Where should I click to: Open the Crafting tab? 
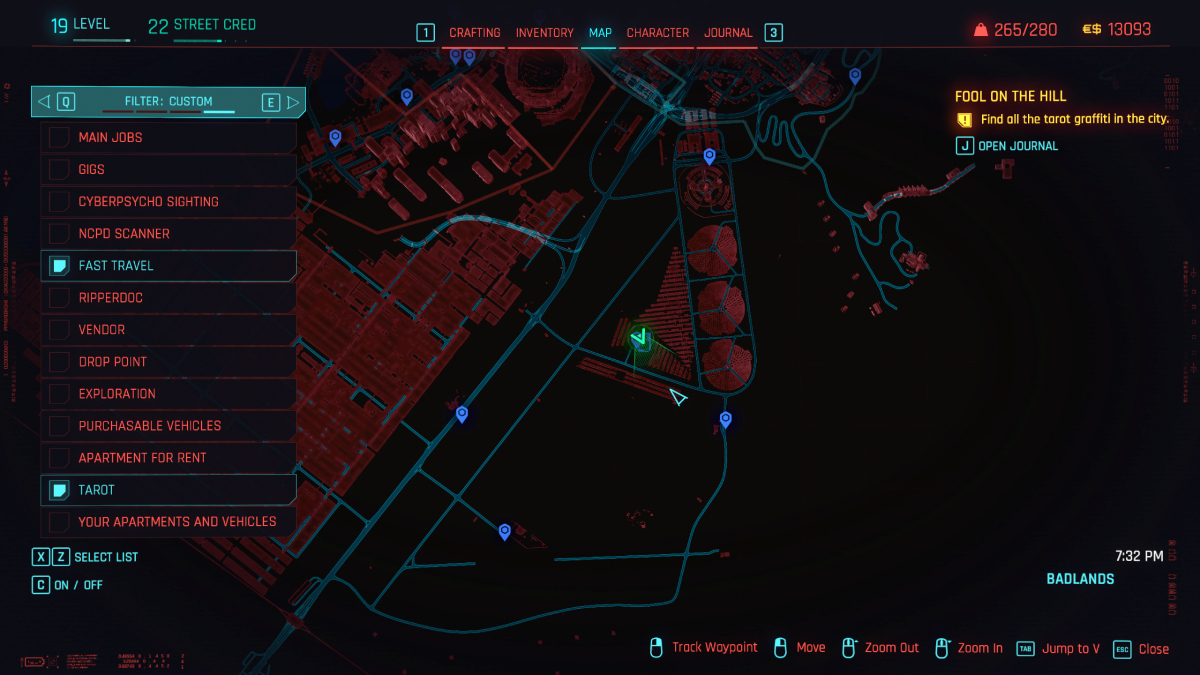click(474, 33)
